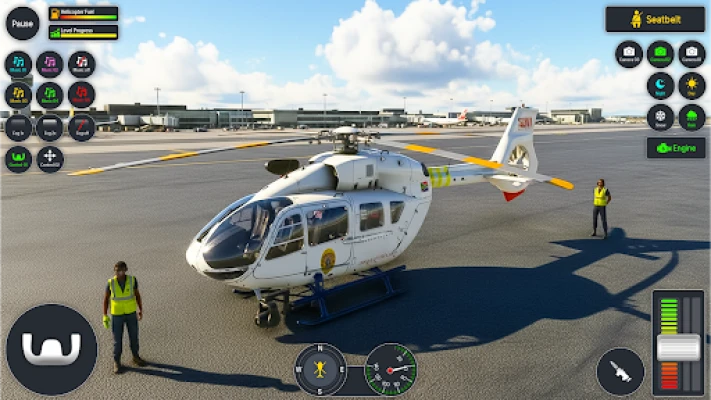
Task: Turn music off with crossed-note icon
Action: click(82, 64)
